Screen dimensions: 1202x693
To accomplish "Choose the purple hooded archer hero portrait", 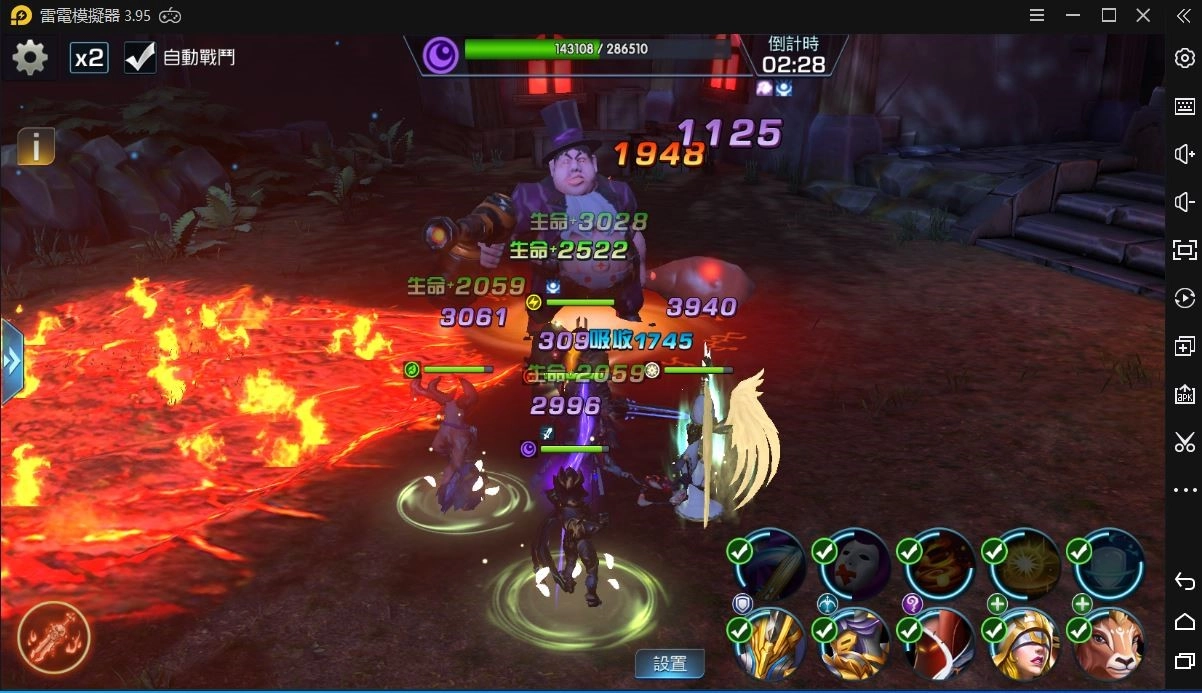I will (x=856, y=643).
